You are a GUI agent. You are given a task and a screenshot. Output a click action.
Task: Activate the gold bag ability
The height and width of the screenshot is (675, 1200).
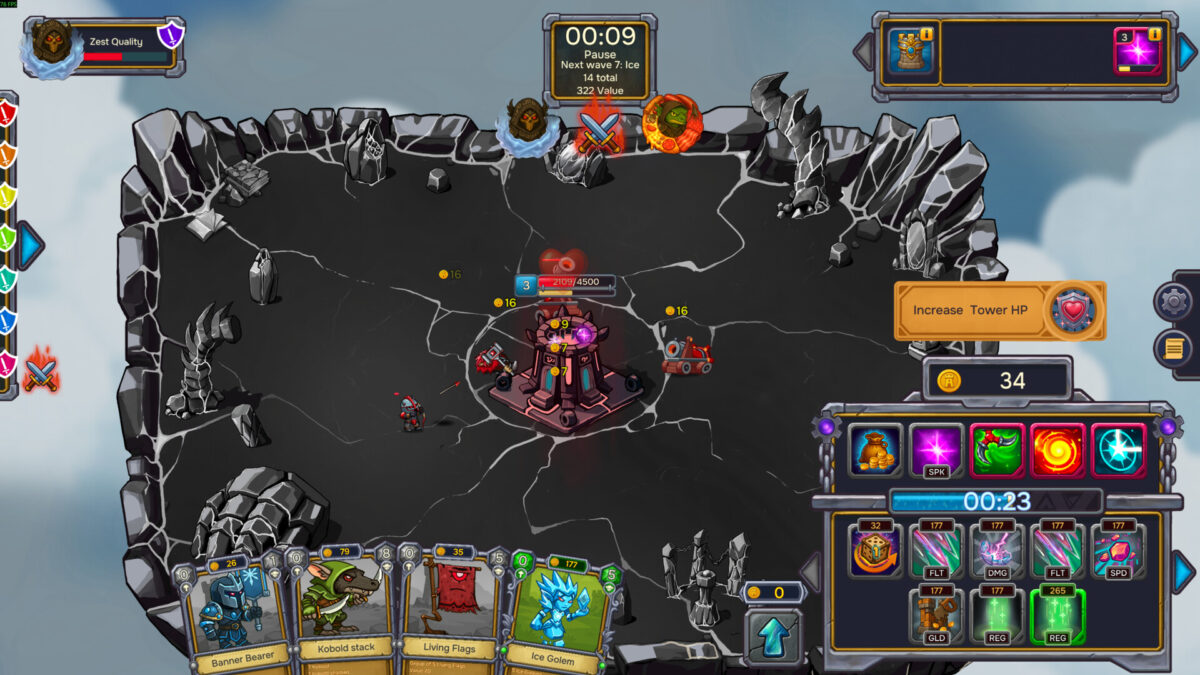coord(876,449)
